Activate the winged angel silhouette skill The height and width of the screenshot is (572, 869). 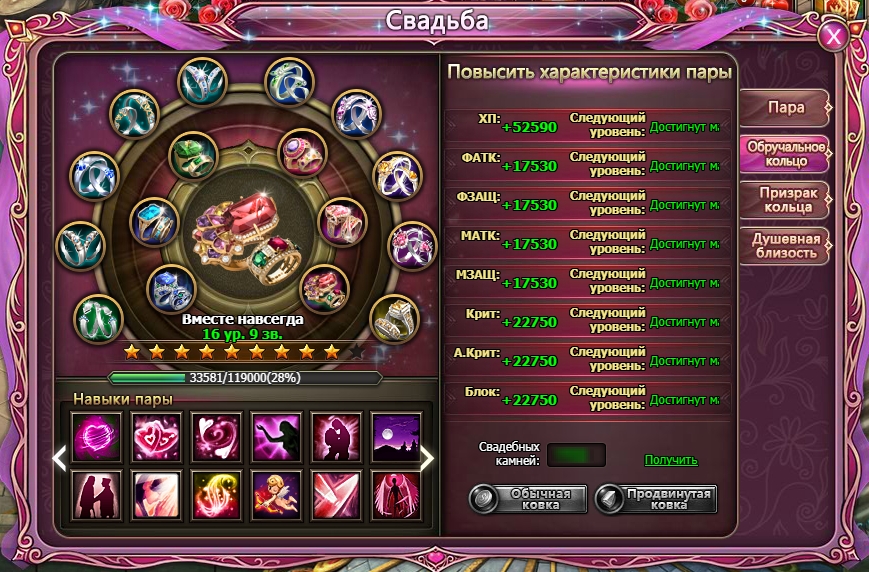[396, 494]
